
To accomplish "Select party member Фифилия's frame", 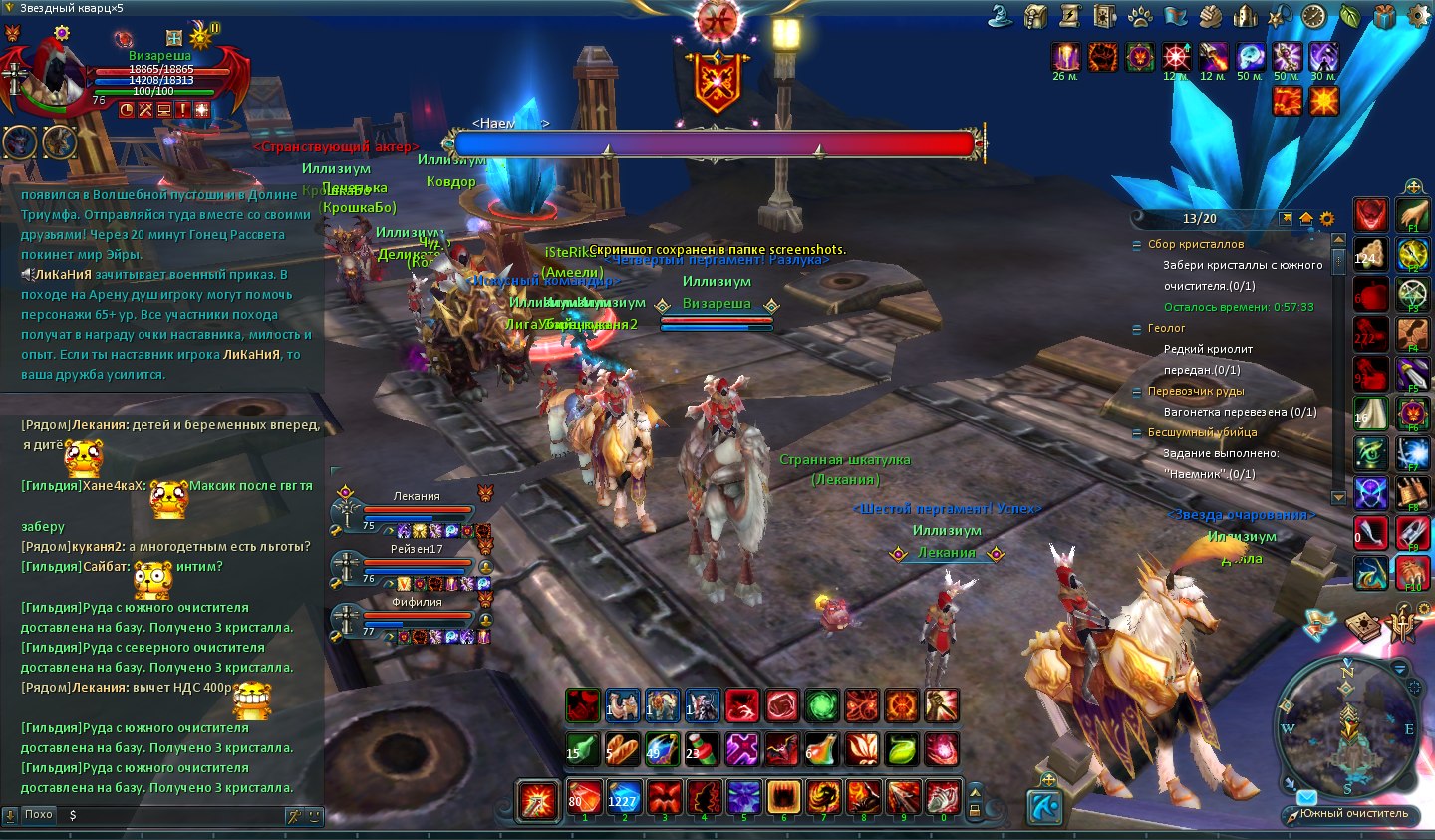I will click(x=417, y=616).
